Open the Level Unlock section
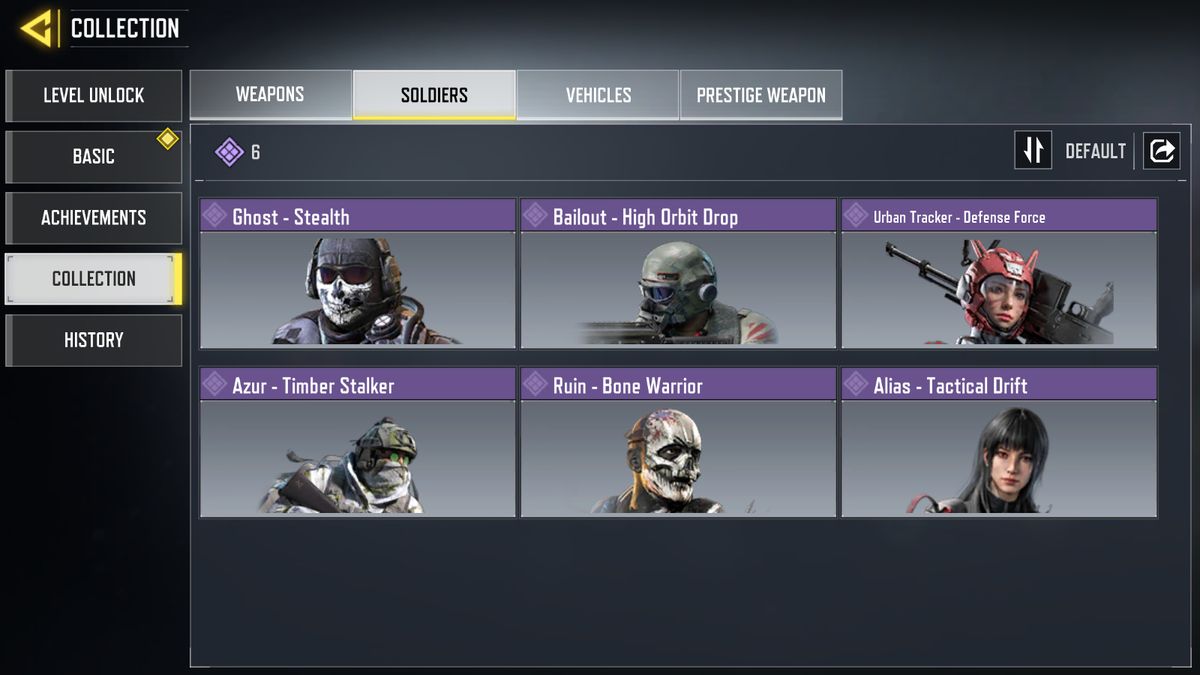 coord(93,96)
